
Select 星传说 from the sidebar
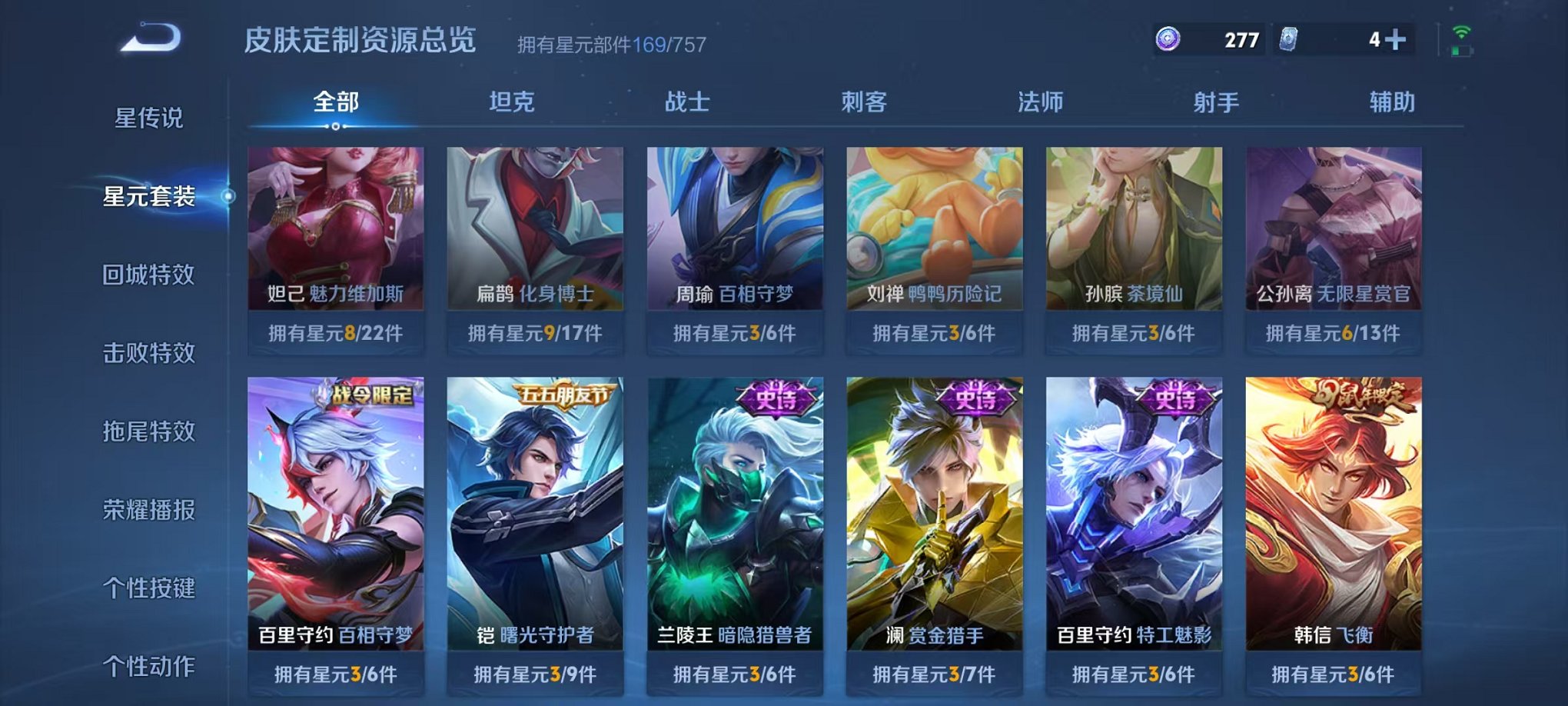pos(150,117)
